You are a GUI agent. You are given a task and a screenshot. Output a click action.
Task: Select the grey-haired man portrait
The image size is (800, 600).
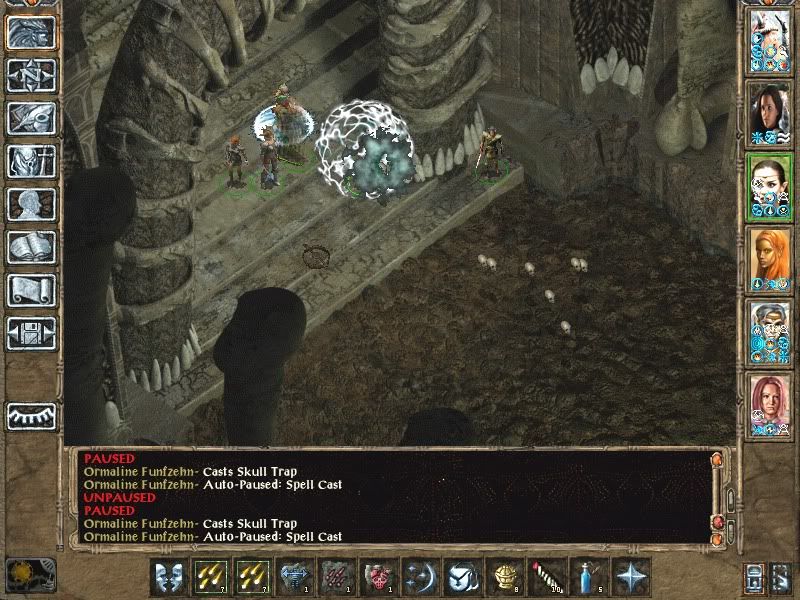(x=770, y=333)
